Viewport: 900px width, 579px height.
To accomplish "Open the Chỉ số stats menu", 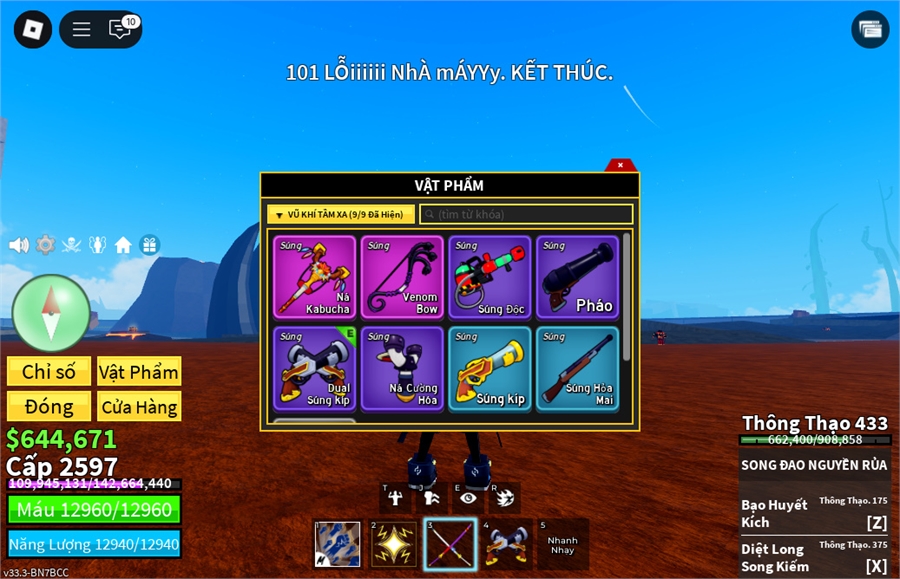I will [x=49, y=372].
